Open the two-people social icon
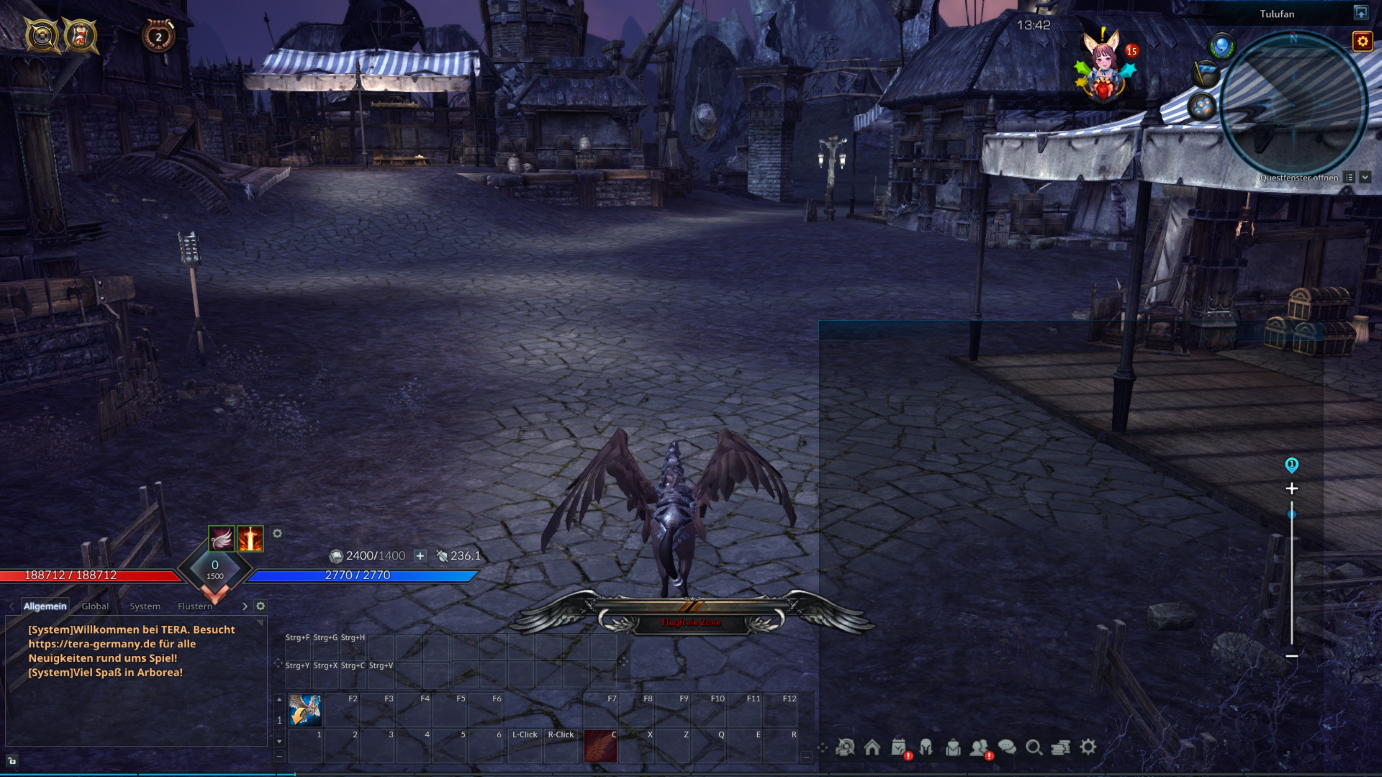Image resolution: width=1382 pixels, height=777 pixels. [x=980, y=747]
